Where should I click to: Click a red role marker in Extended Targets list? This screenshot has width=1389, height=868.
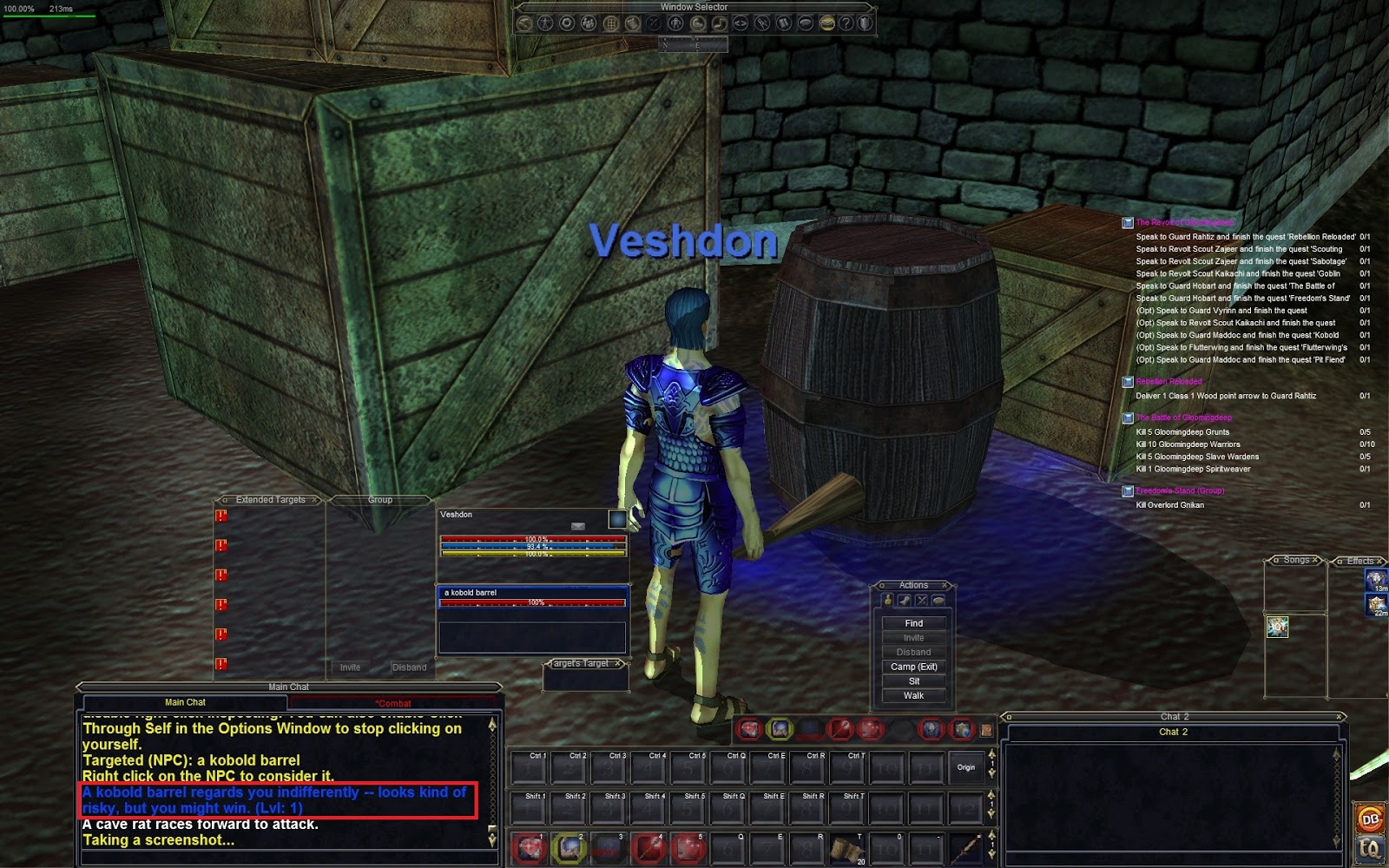pos(222,514)
